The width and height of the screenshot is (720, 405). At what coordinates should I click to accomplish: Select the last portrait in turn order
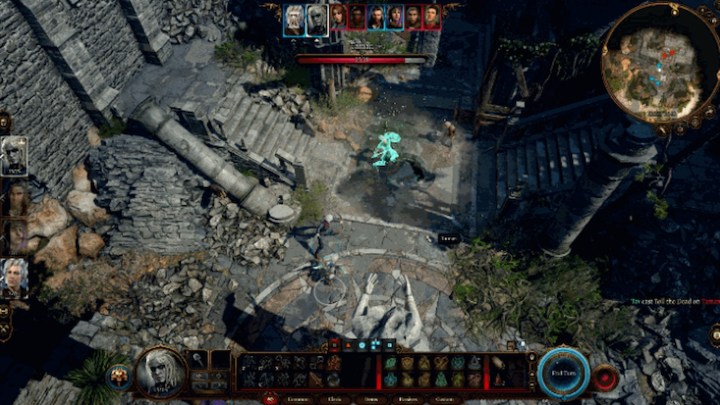[431, 17]
